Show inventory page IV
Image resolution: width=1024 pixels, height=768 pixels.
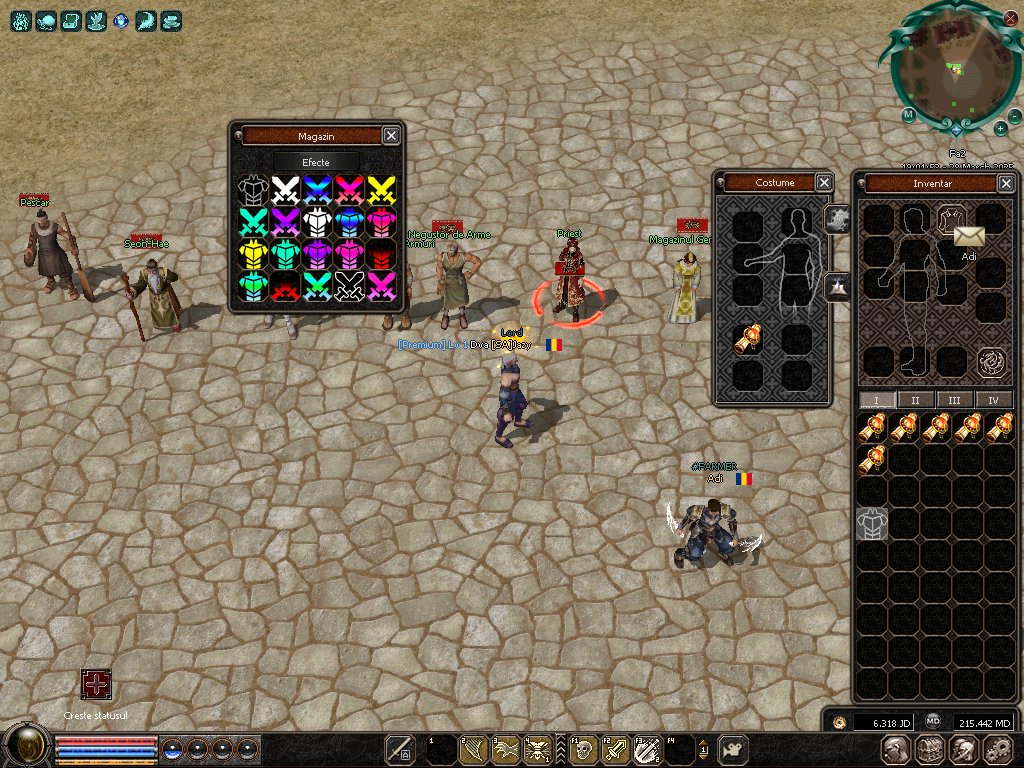993,400
